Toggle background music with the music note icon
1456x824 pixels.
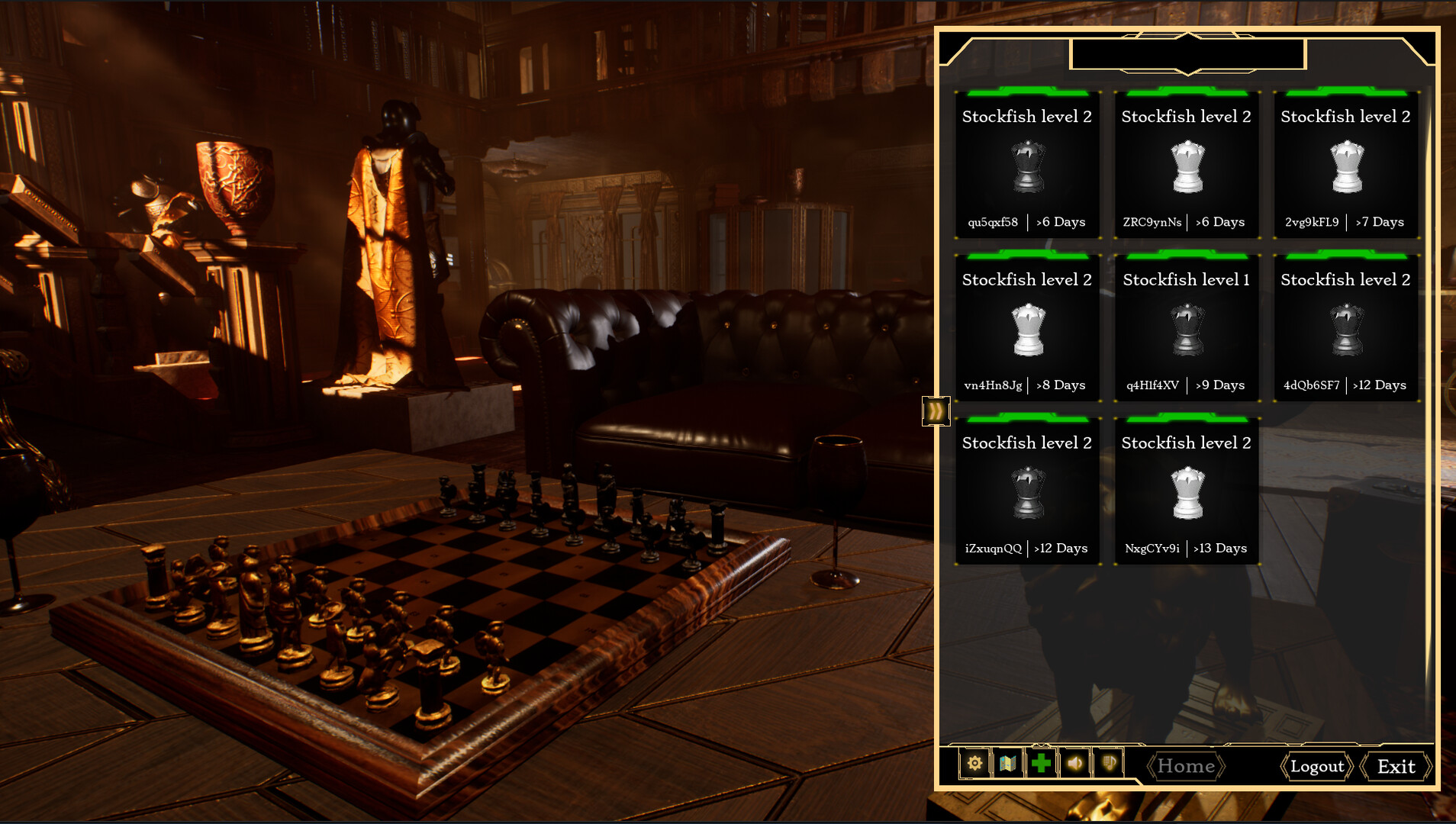[x=1108, y=763]
